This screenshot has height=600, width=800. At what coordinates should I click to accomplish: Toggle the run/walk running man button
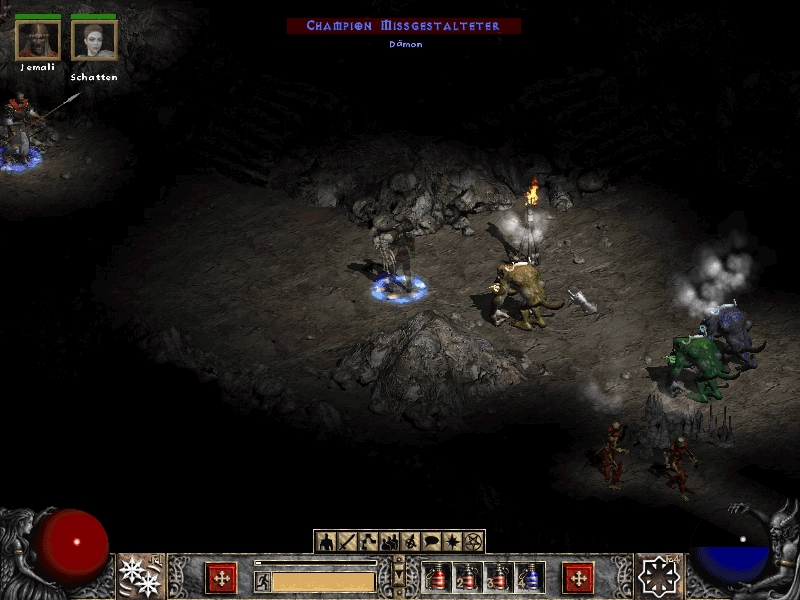tap(262, 581)
